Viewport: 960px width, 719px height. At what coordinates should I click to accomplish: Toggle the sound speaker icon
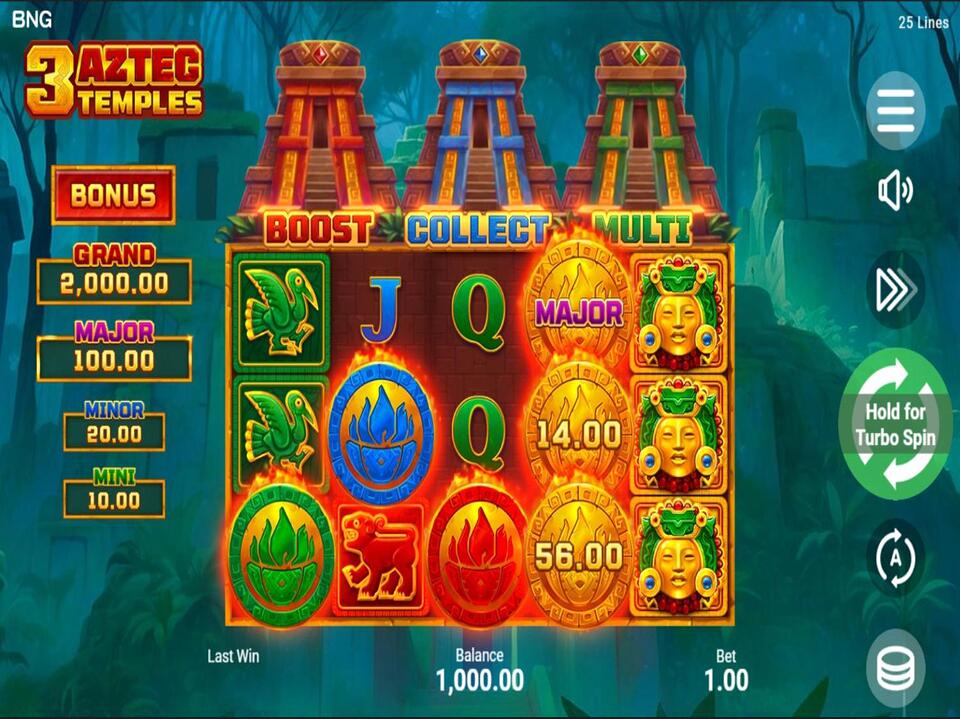896,190
